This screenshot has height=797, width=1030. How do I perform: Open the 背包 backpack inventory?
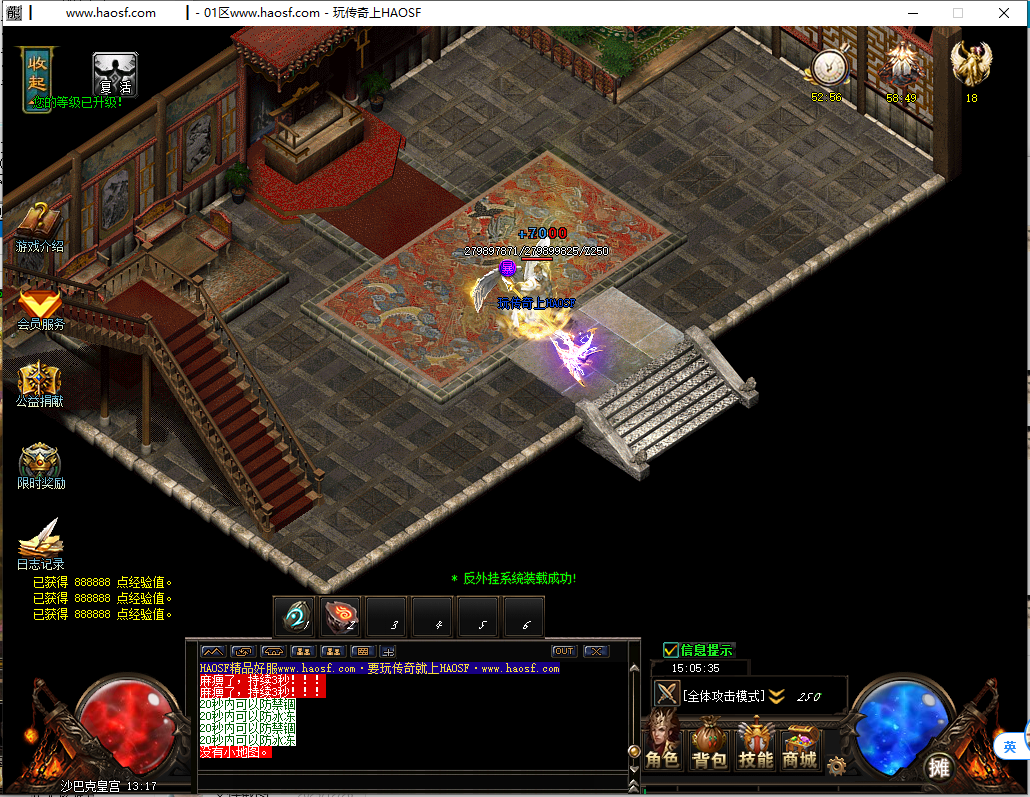709,747
